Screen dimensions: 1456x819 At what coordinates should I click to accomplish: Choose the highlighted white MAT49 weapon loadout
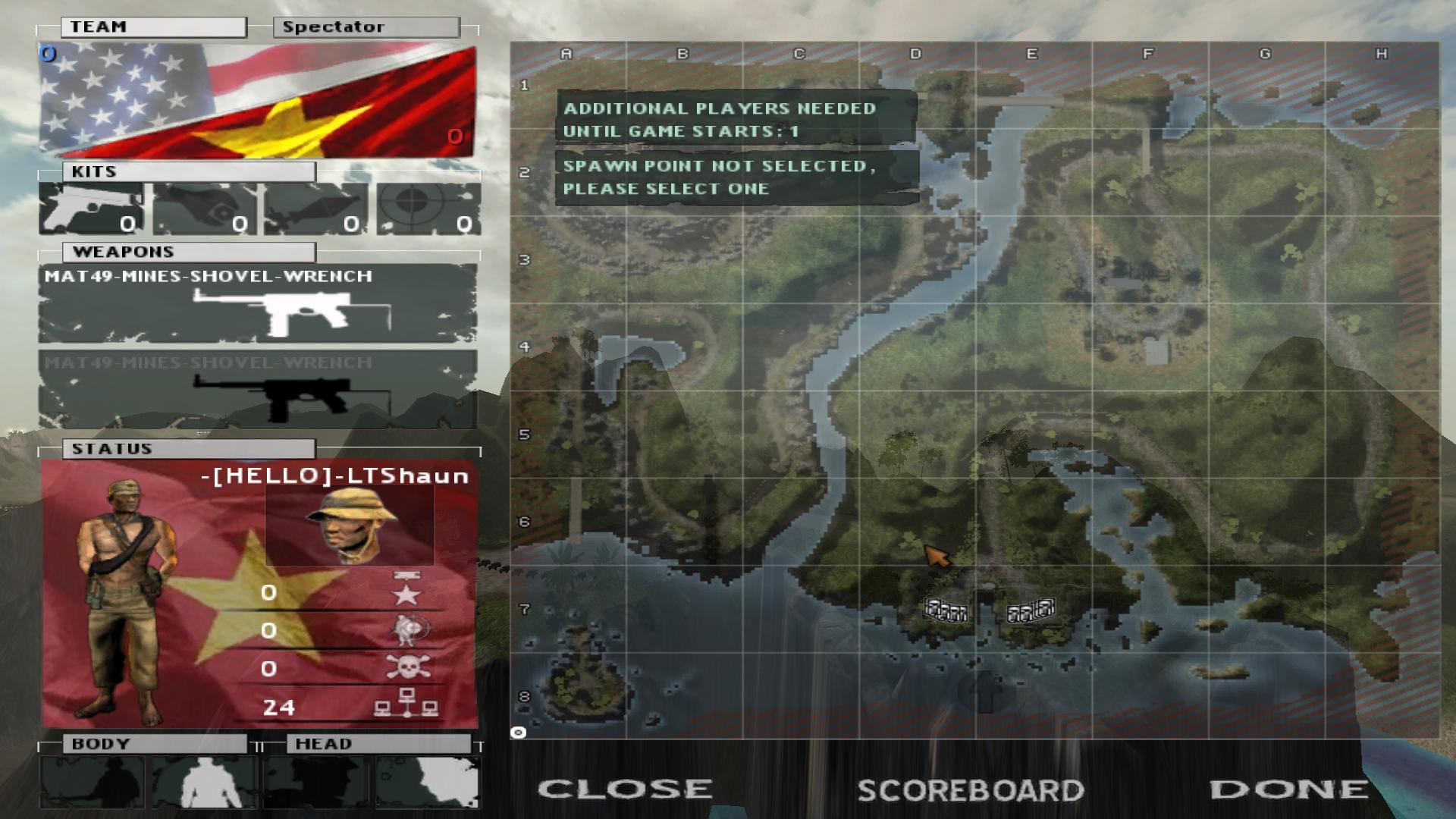(x=258, y=305)
